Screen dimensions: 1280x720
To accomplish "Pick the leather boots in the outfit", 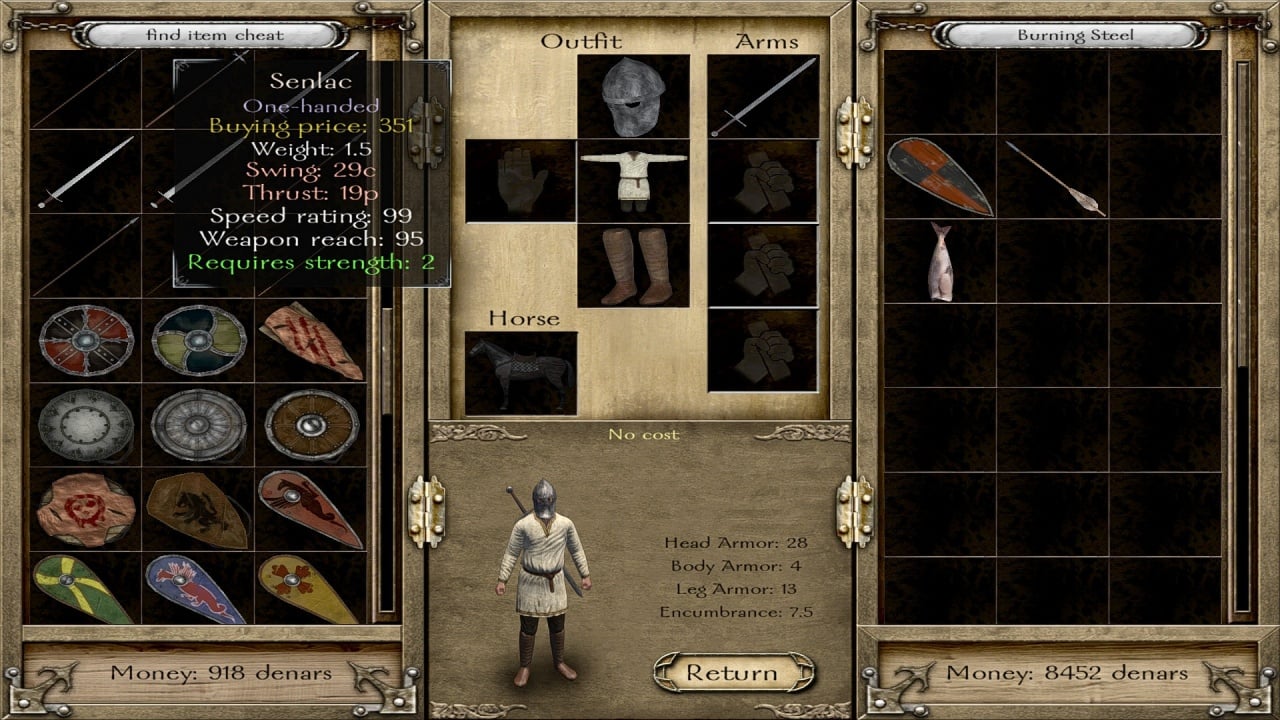I will click(x=633, y=265).
